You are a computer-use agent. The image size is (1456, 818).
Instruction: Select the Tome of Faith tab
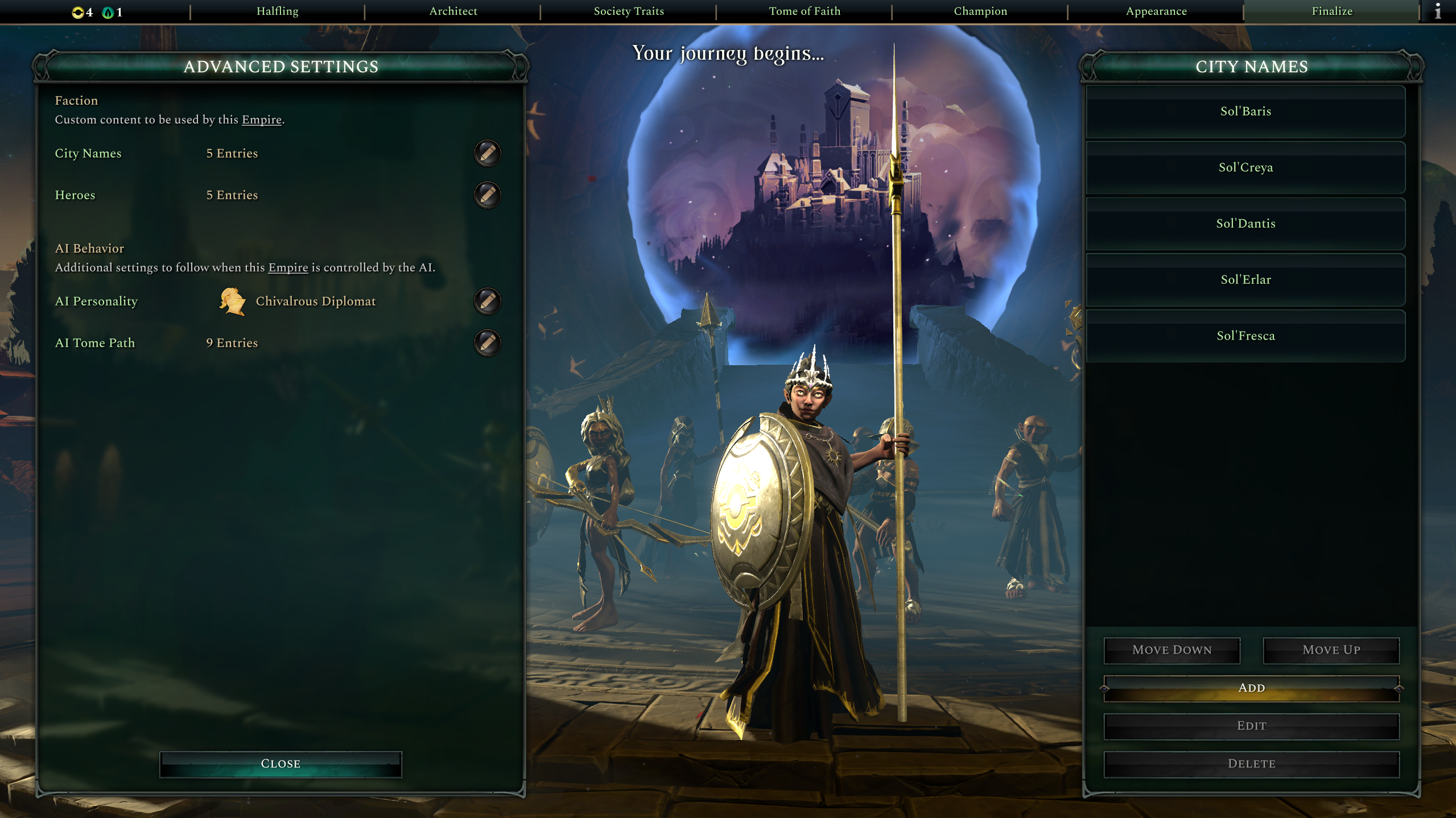coord(804,11)
